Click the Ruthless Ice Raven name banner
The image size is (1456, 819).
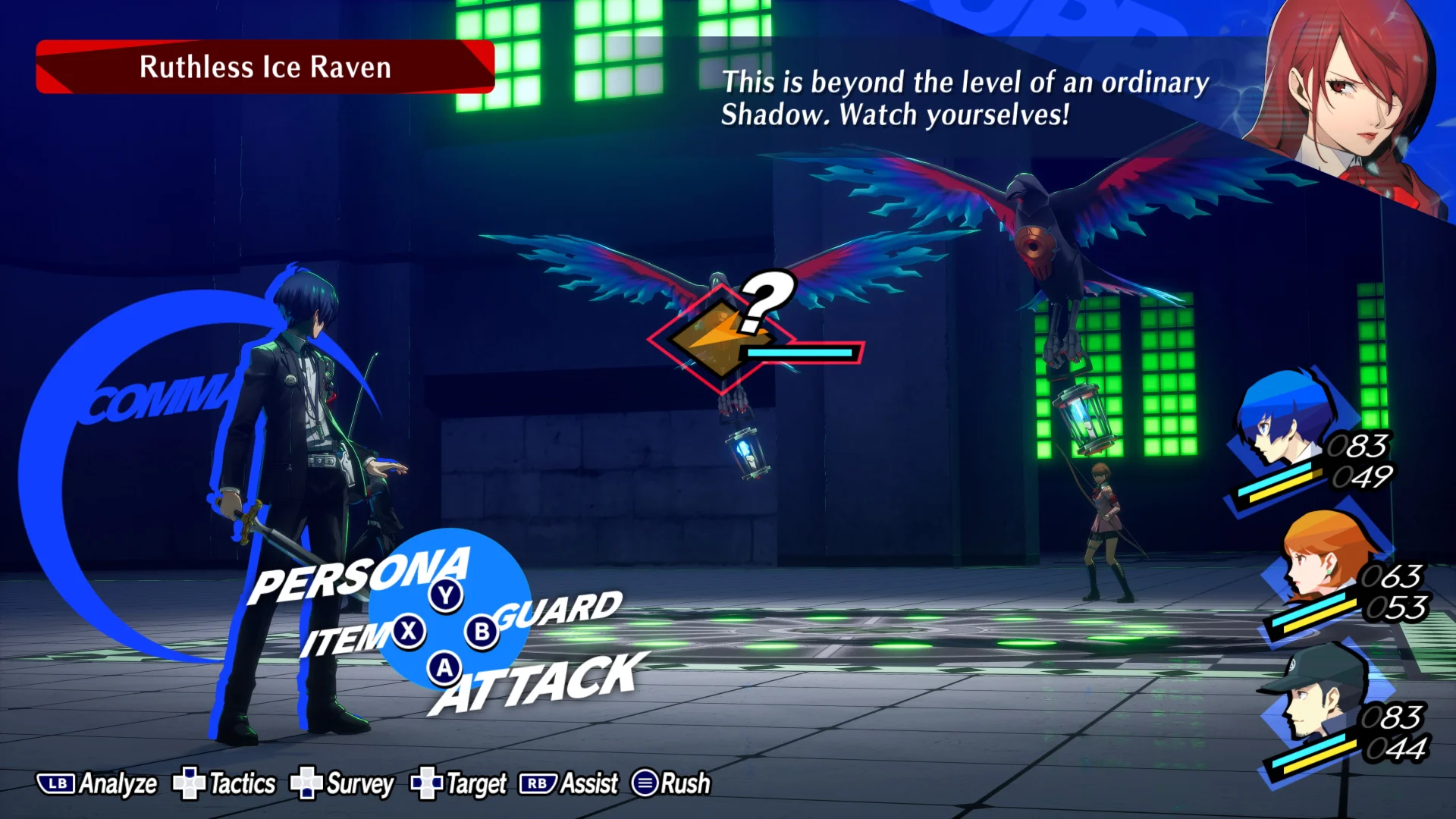pyautogui.click(x=264, y=67)
